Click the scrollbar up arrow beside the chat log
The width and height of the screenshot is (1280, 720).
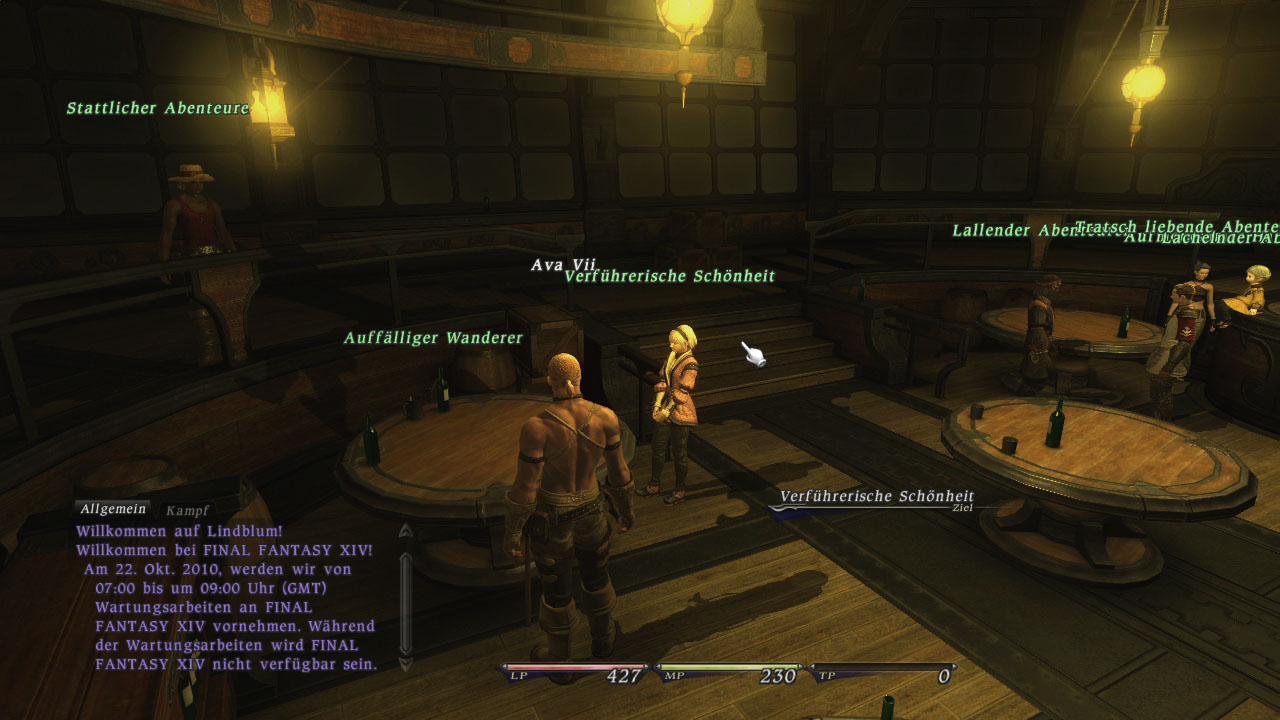[x=404, y=530]
